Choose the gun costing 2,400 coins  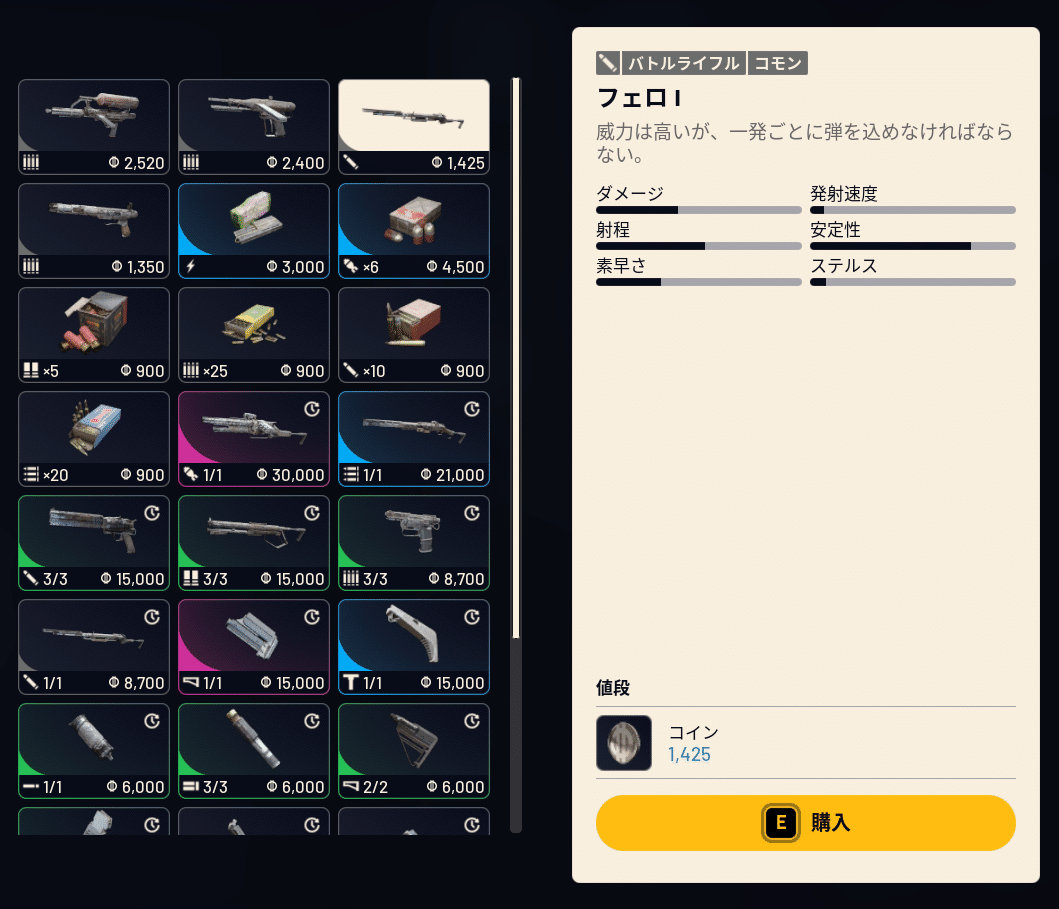pos(254,127)
